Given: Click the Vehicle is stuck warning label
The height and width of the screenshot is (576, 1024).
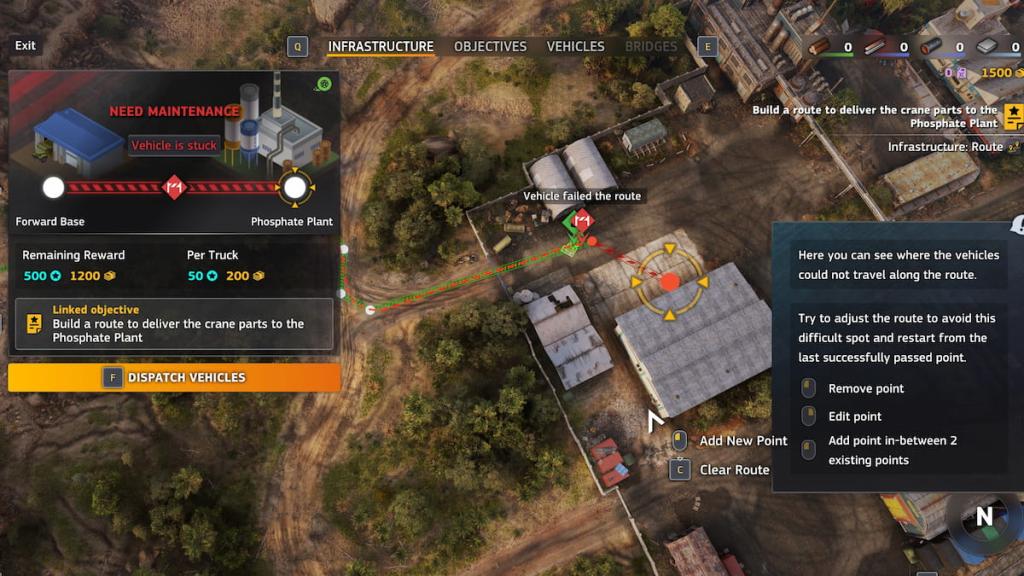Looking at the screenshot, I should pos(174,145).
